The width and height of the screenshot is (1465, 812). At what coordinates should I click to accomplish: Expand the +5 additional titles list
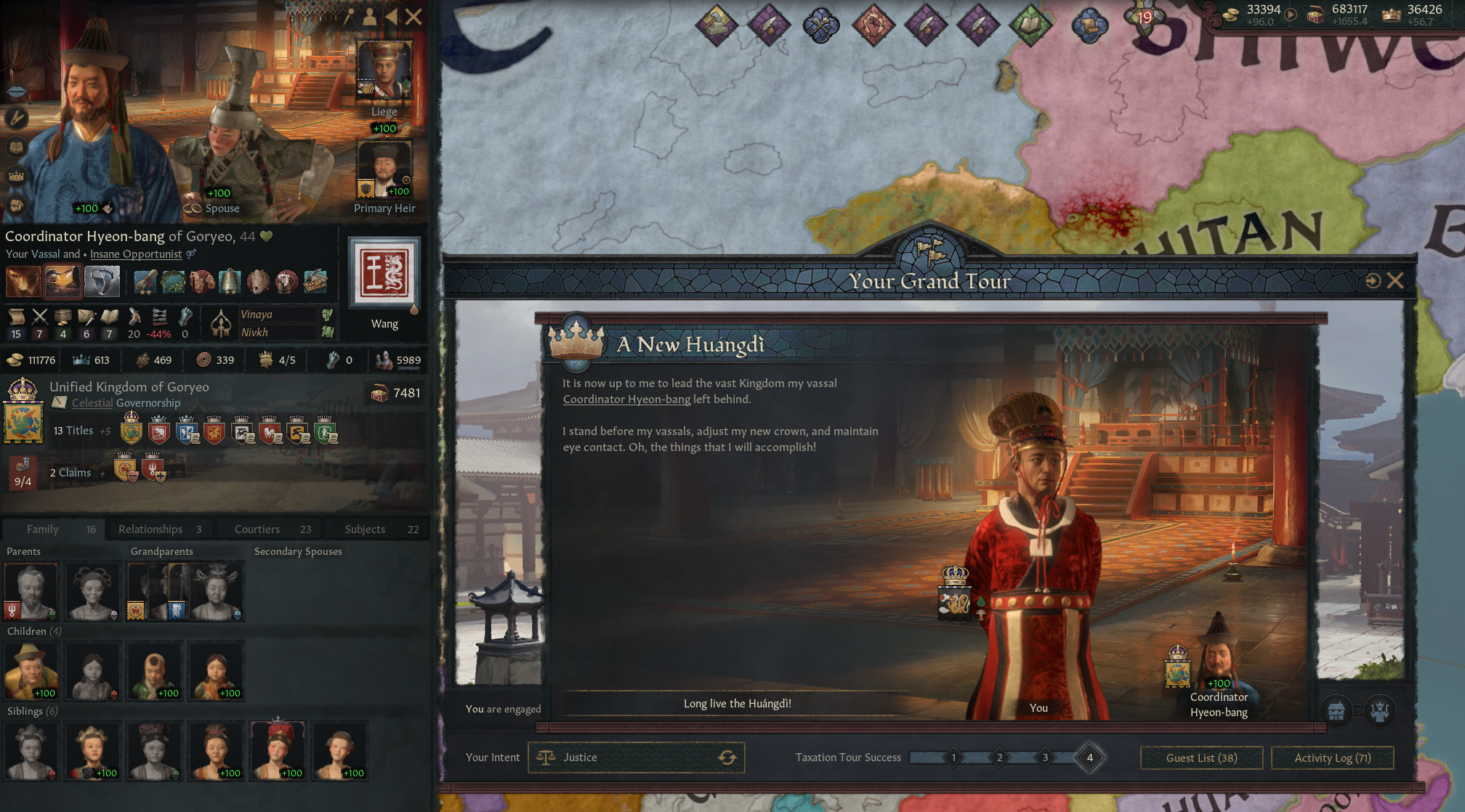[104, 431]
